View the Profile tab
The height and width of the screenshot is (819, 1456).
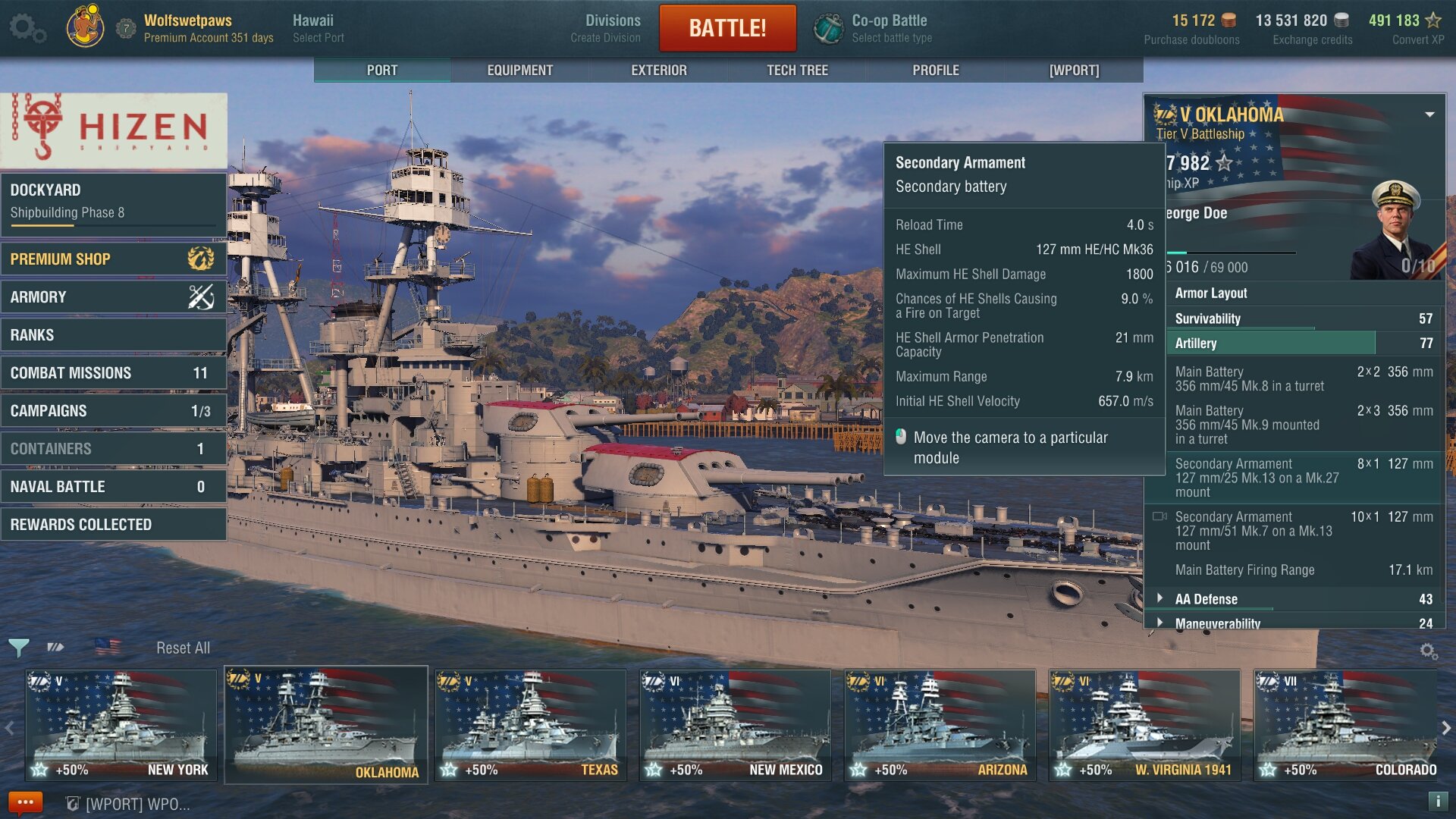(x=935, y=71)
